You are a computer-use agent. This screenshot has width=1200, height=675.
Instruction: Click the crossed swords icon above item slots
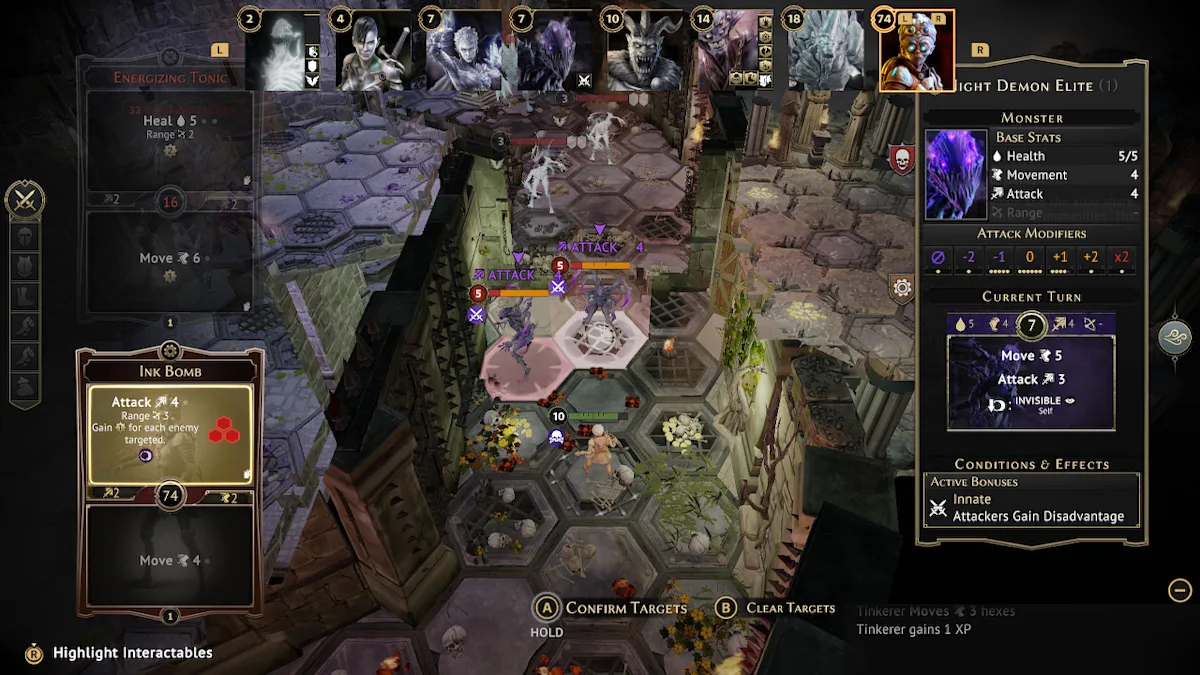pos(25,201)
